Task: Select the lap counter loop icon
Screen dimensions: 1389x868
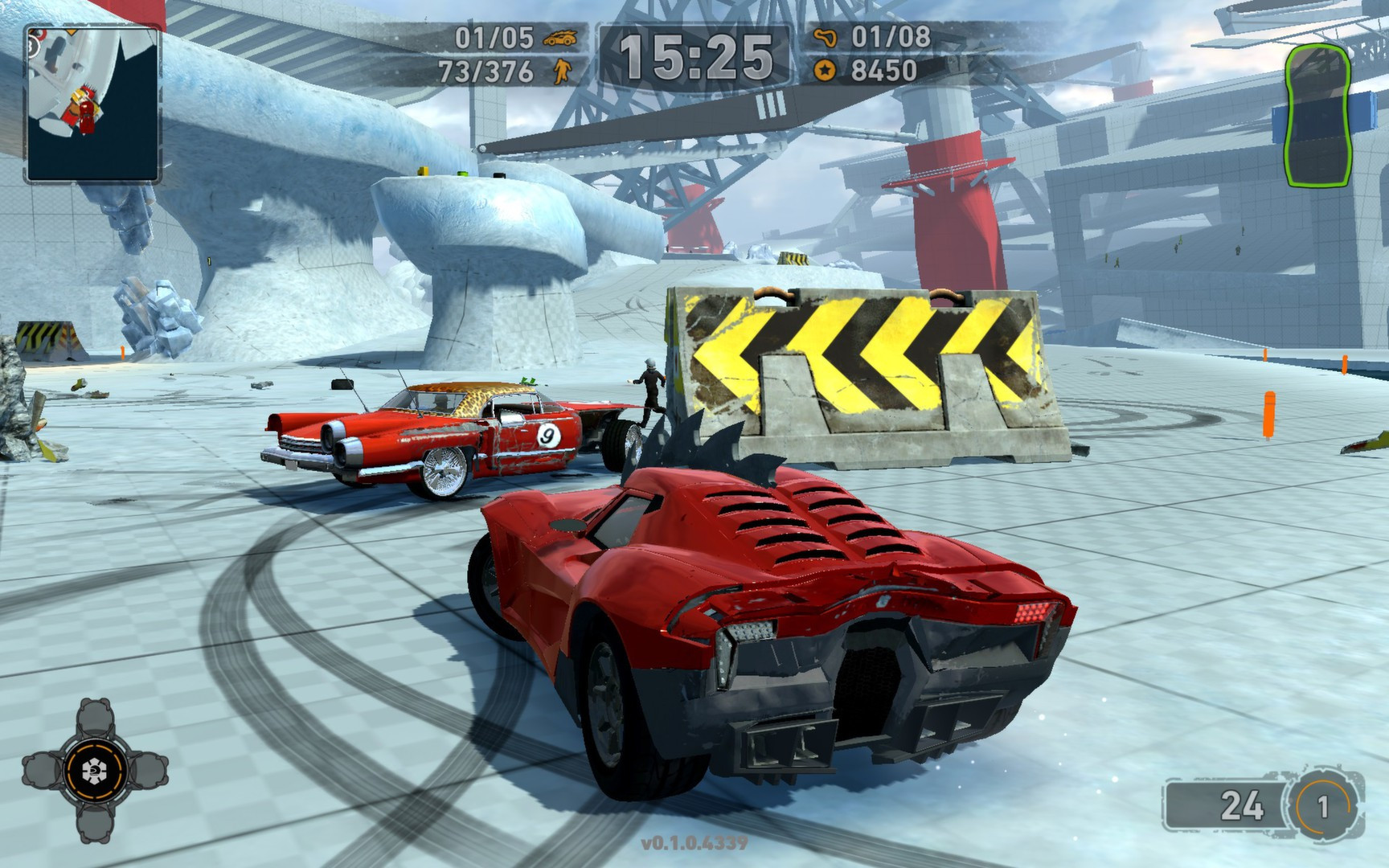Action: coord(826,36)
